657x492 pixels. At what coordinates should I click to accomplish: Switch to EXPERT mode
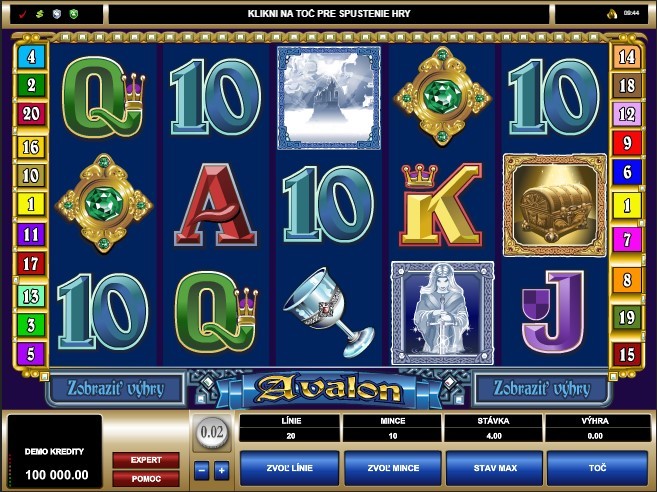[x=145, y=460]
